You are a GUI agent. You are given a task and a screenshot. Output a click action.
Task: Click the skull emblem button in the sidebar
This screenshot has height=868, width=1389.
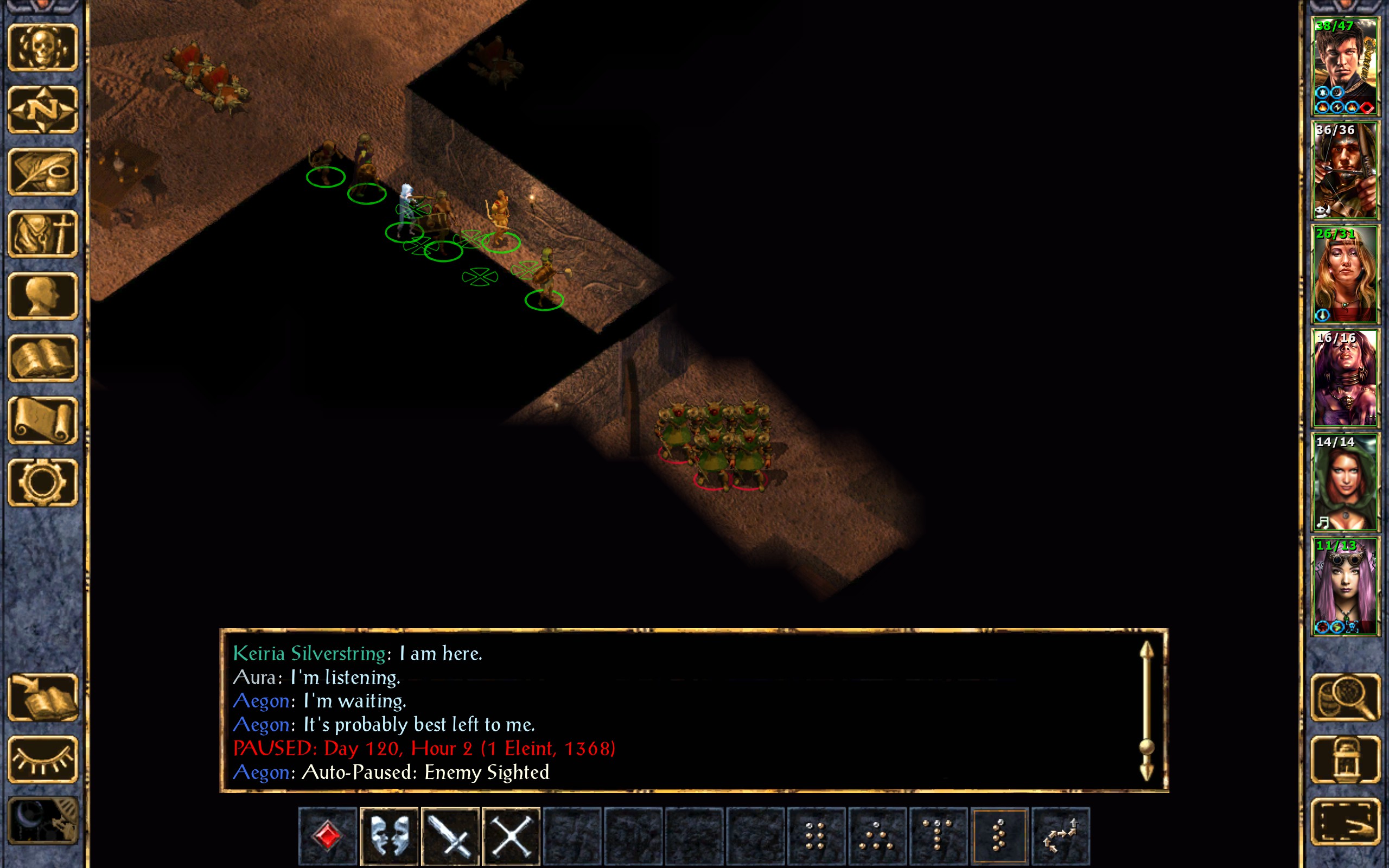(43, 47)
